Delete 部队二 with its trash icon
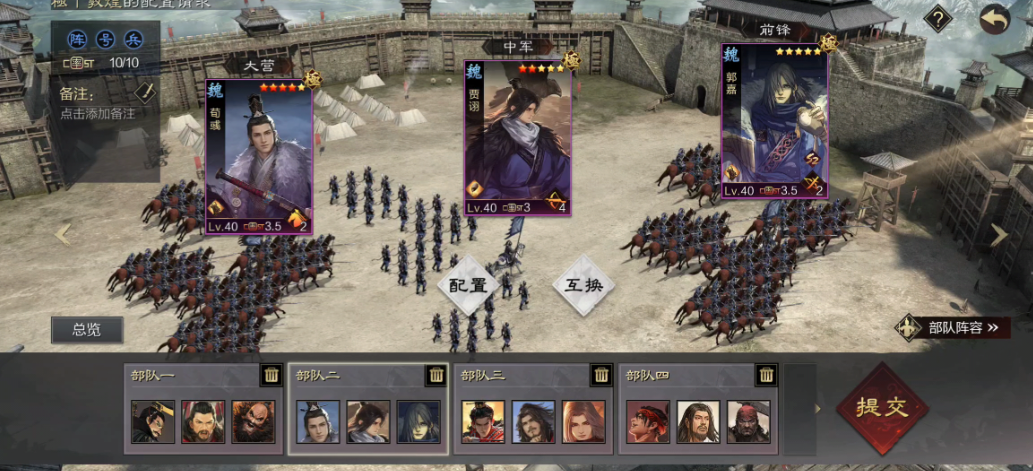 point(436,375)
